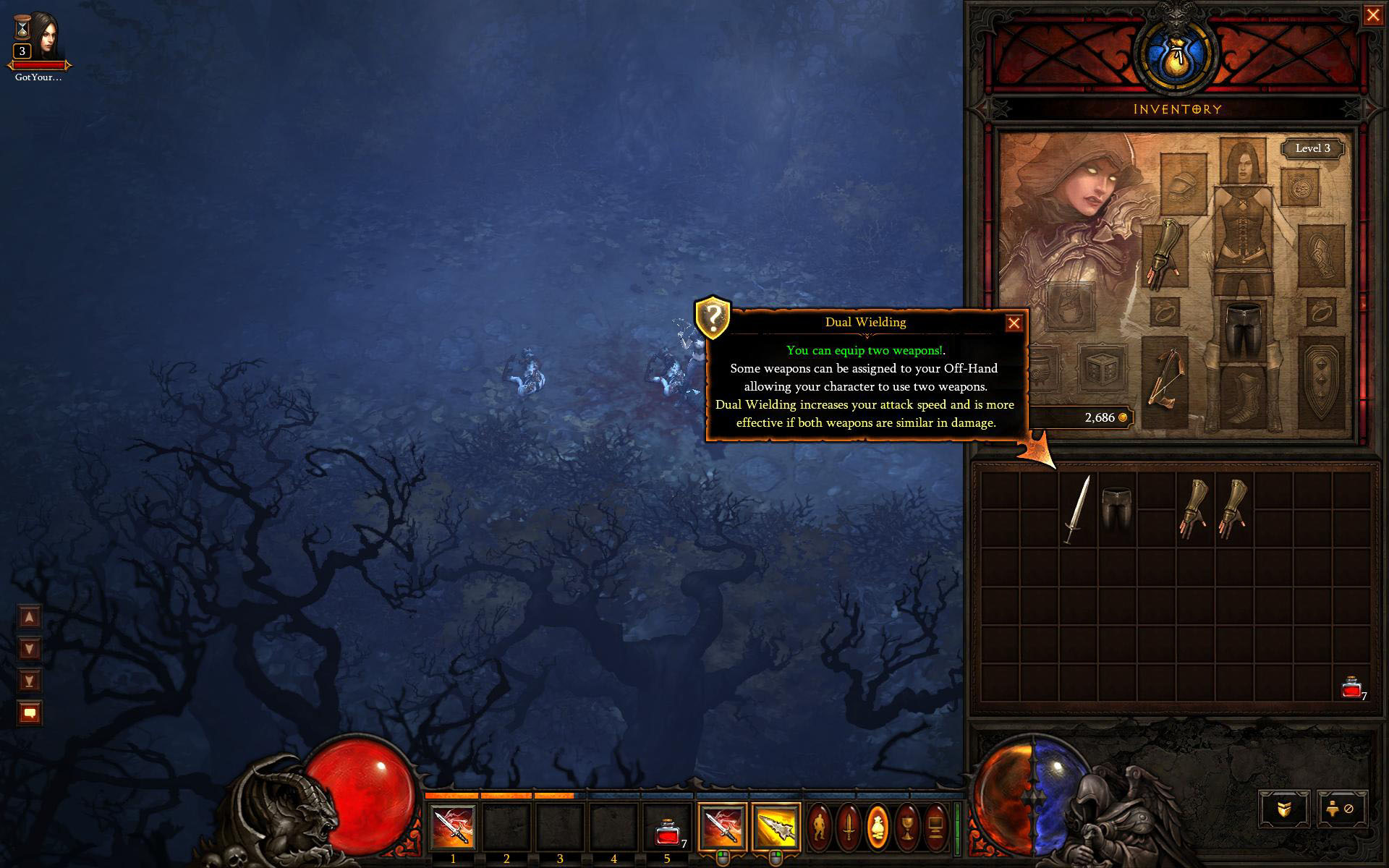
Task: Select the health potion in the backpack
Action: pyautogui.click(x=1351, y=687)
